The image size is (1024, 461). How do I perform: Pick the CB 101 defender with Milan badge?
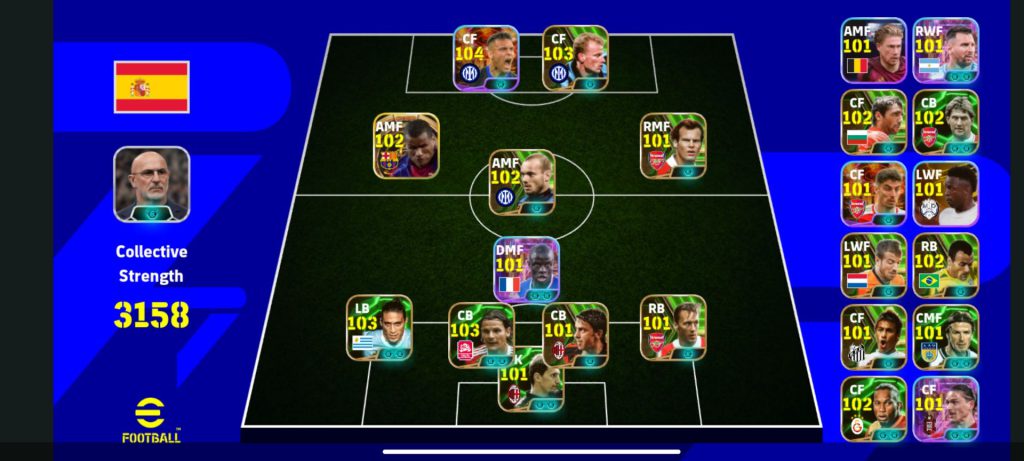coord(575,335)
